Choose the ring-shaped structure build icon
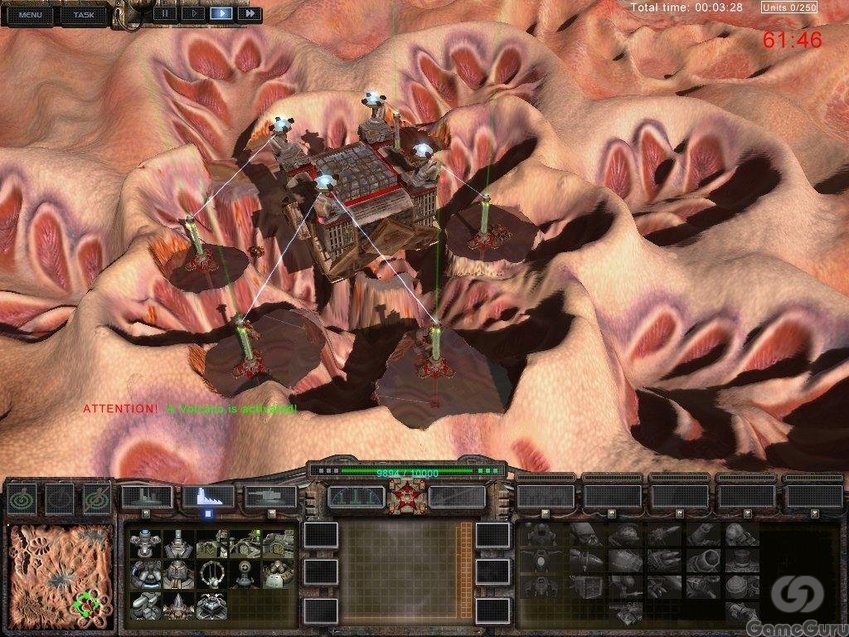This screenshot has width=849, height=637. [211, 574]
